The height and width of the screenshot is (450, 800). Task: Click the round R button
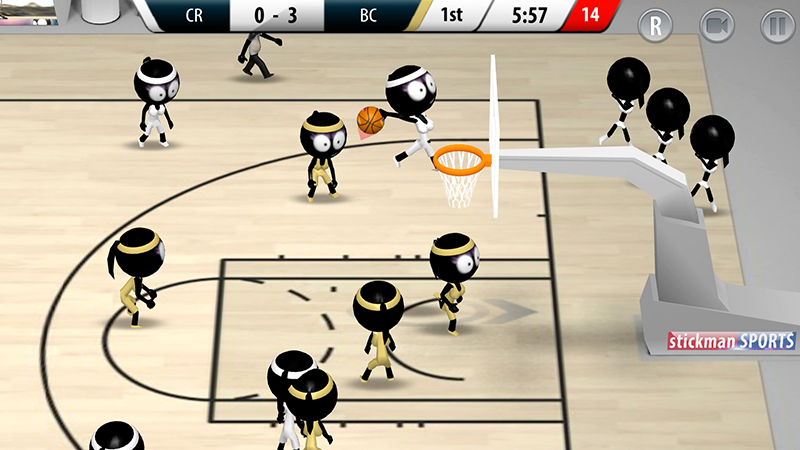coord(656,25)
